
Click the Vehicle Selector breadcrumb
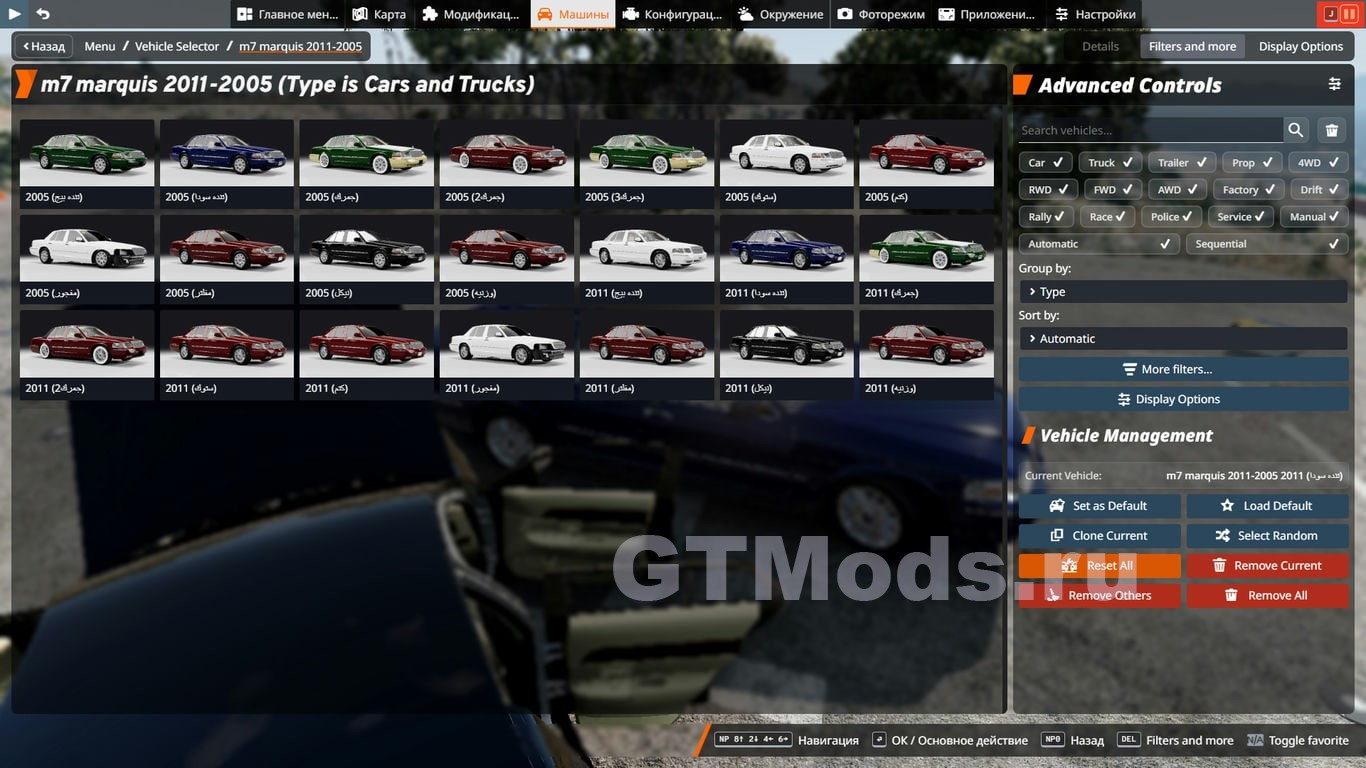point(177,46)
